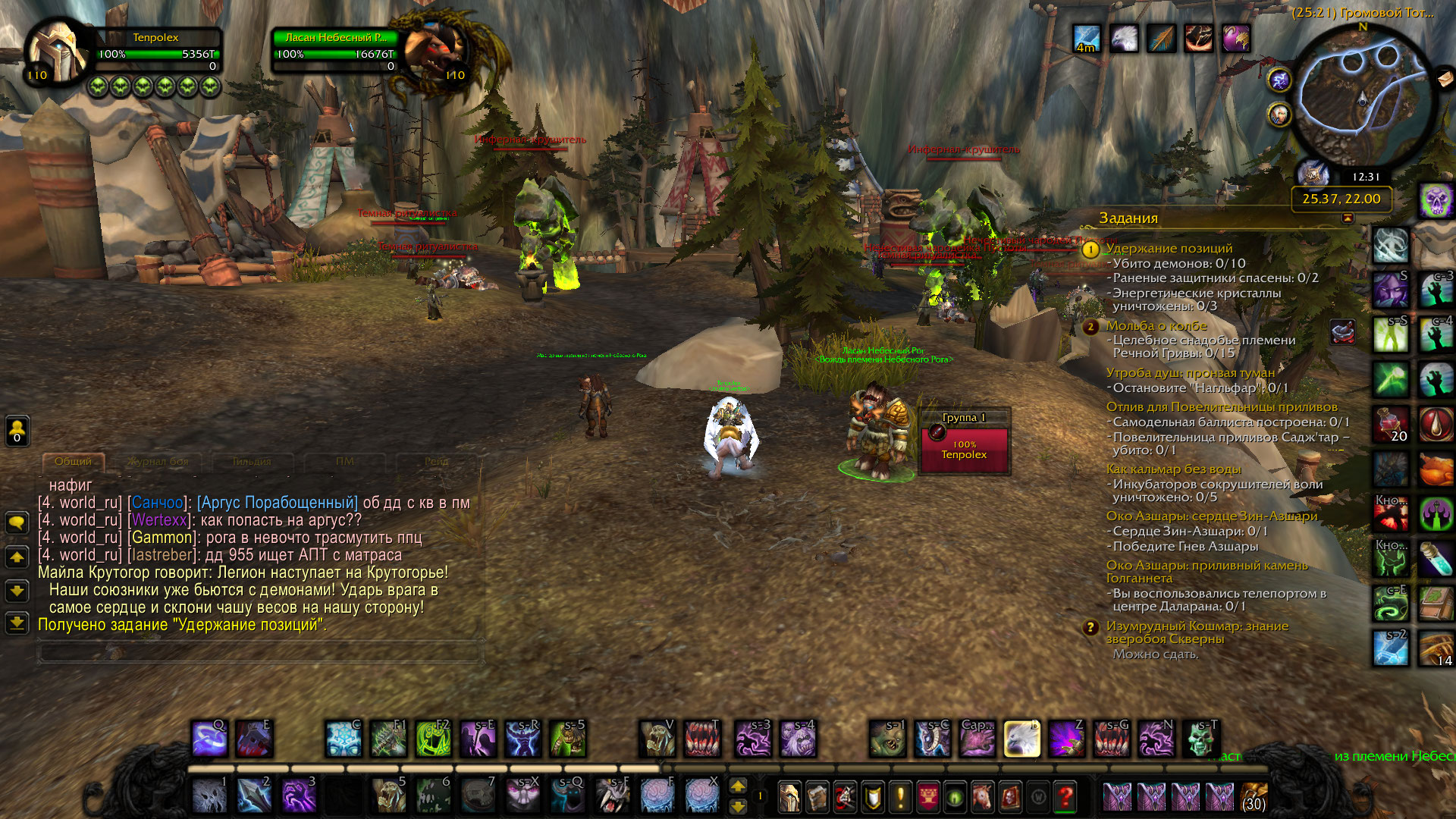Switch to the Журнал боя chat tab
Screen dimensions: 1456x819
pos(158,461)
